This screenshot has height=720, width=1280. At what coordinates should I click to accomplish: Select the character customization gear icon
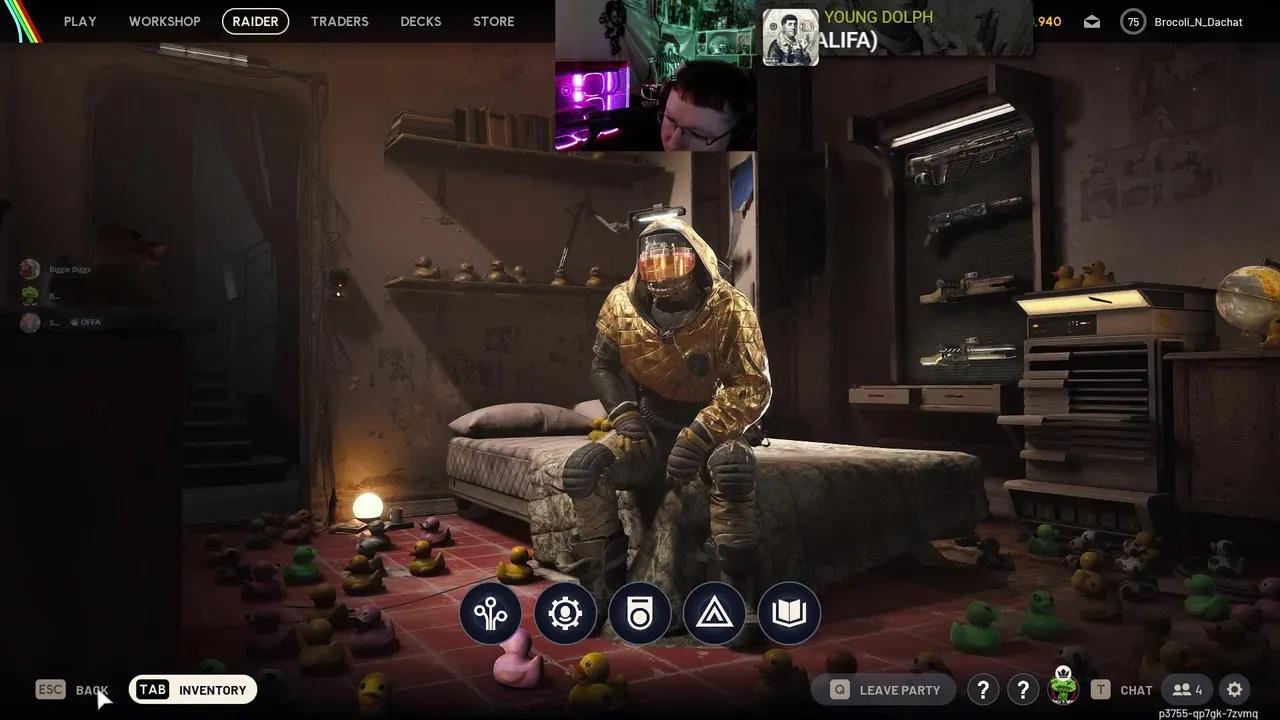(x=564, y=614)
